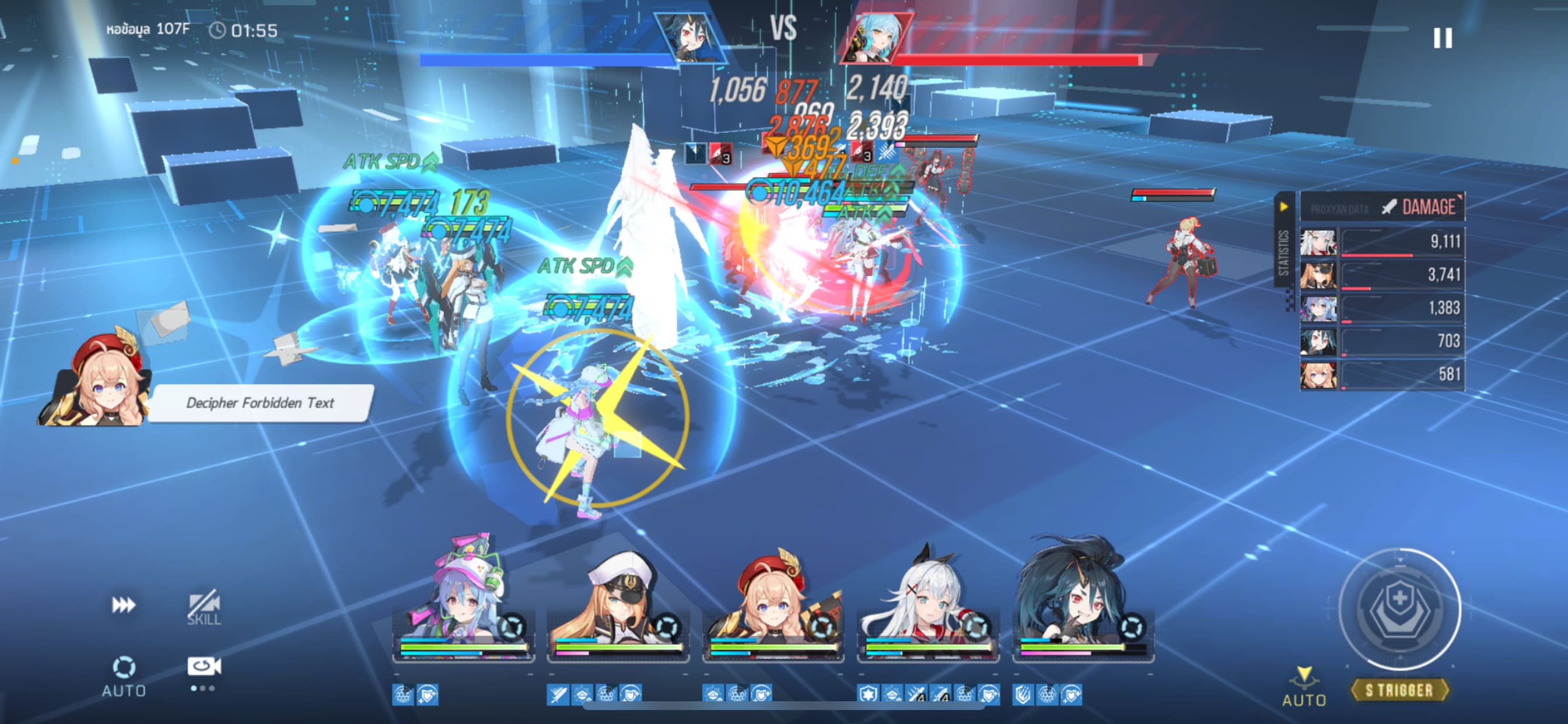Toggle AUTO for the S Trigger
Screen dimensions: 1568x724
click(1304, 687)
